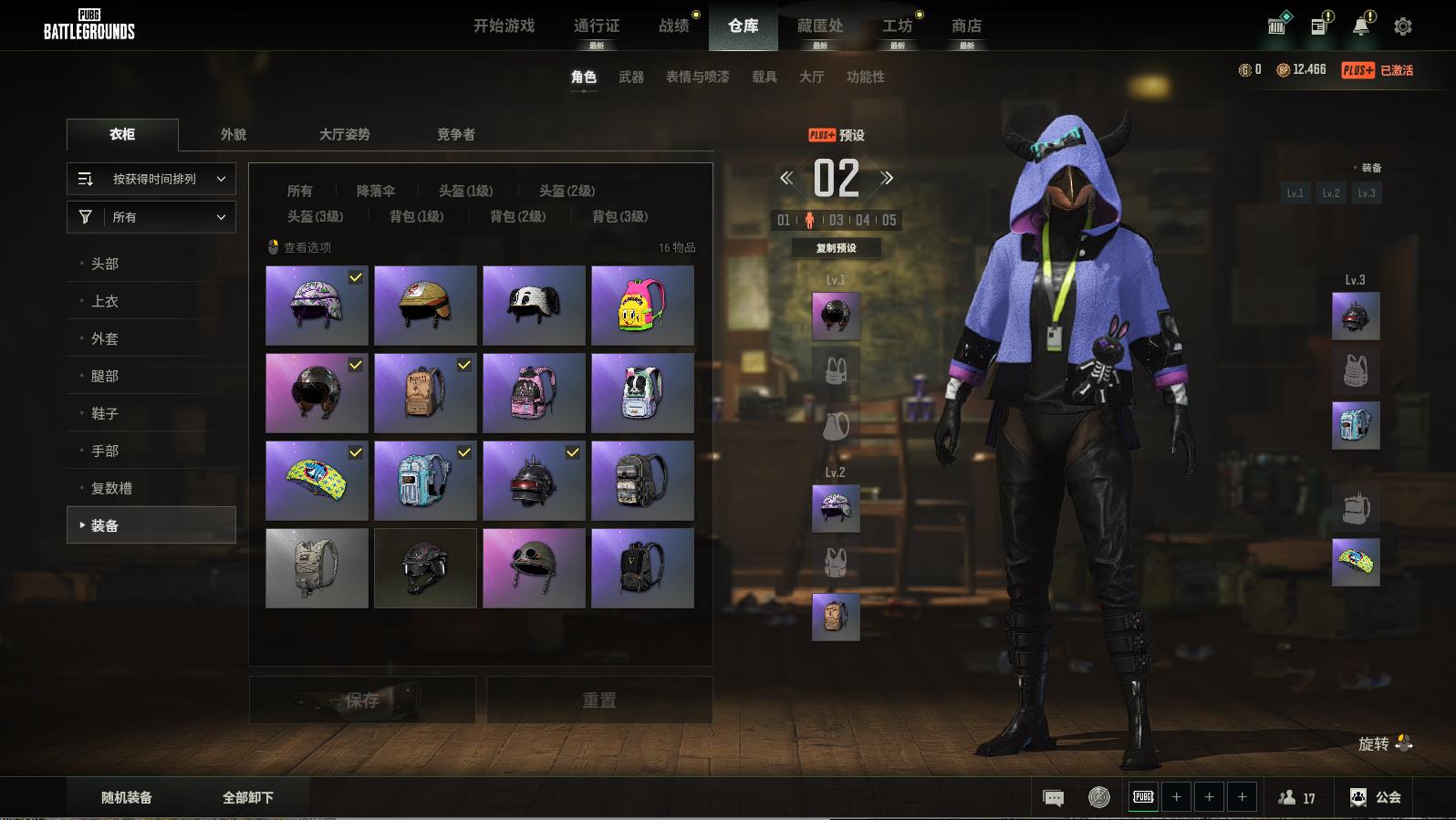Screen dimensions: 1456x820
Task: Go to the next preset with right arrows
Action: (x=887, y=178)
